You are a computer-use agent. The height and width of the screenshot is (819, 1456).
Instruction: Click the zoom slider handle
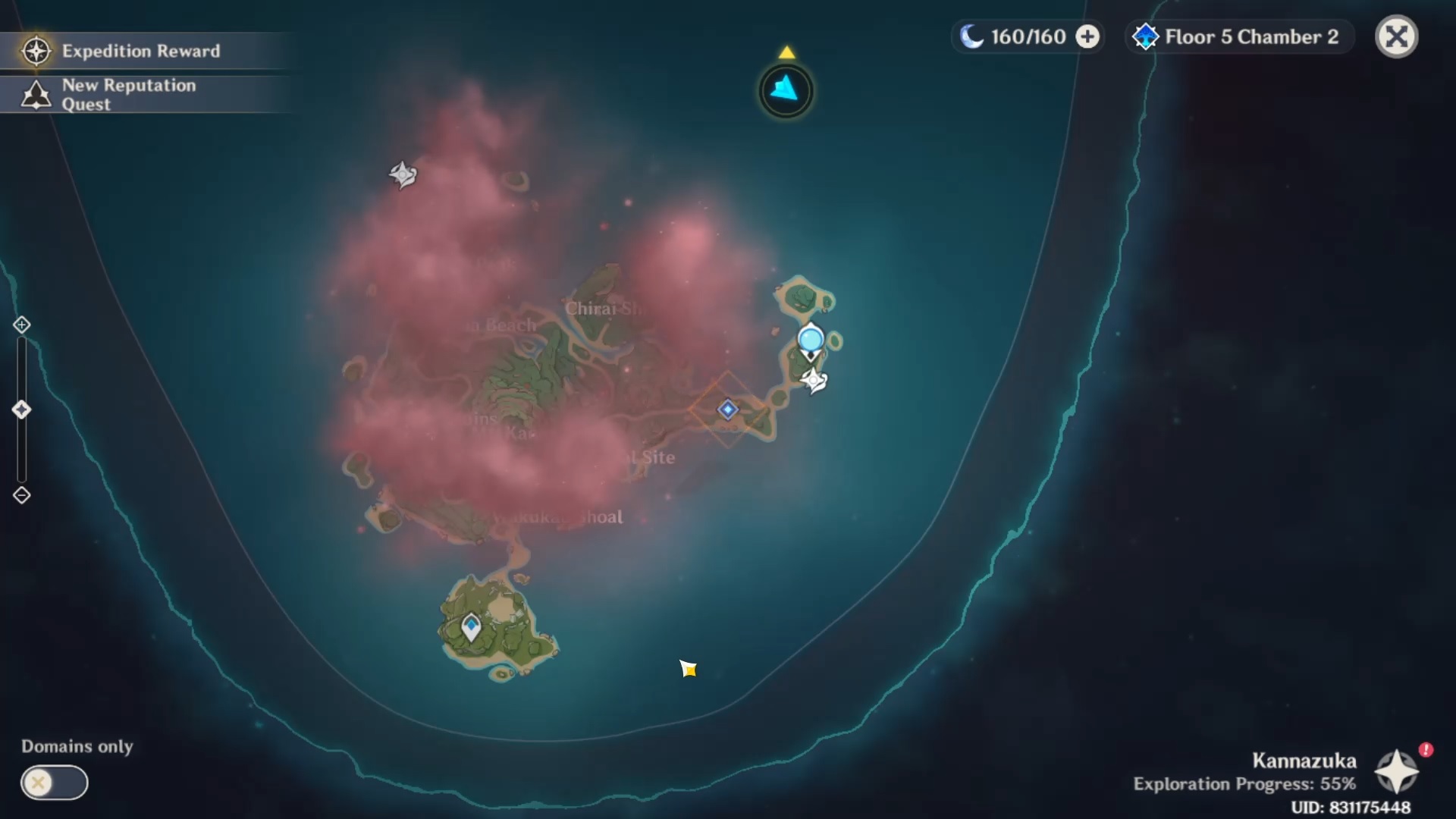[x=21, y=410]
